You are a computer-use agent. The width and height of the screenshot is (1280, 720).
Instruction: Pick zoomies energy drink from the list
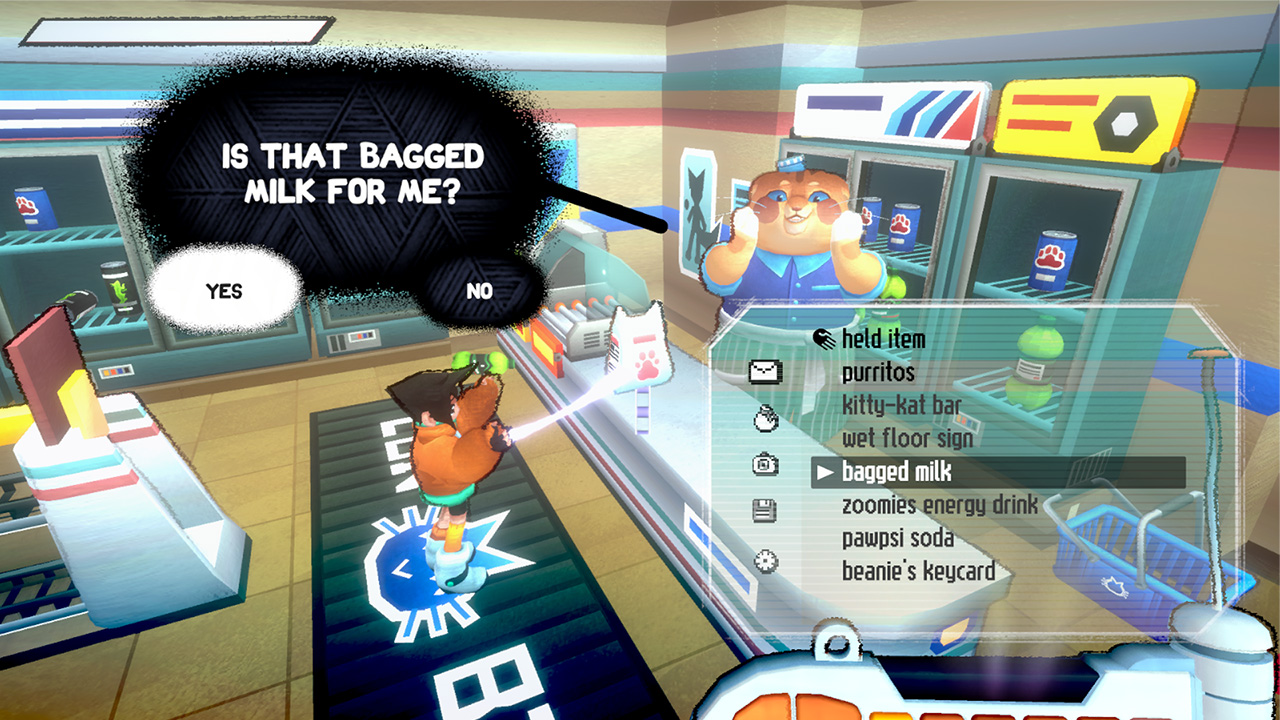pos(938,505)
